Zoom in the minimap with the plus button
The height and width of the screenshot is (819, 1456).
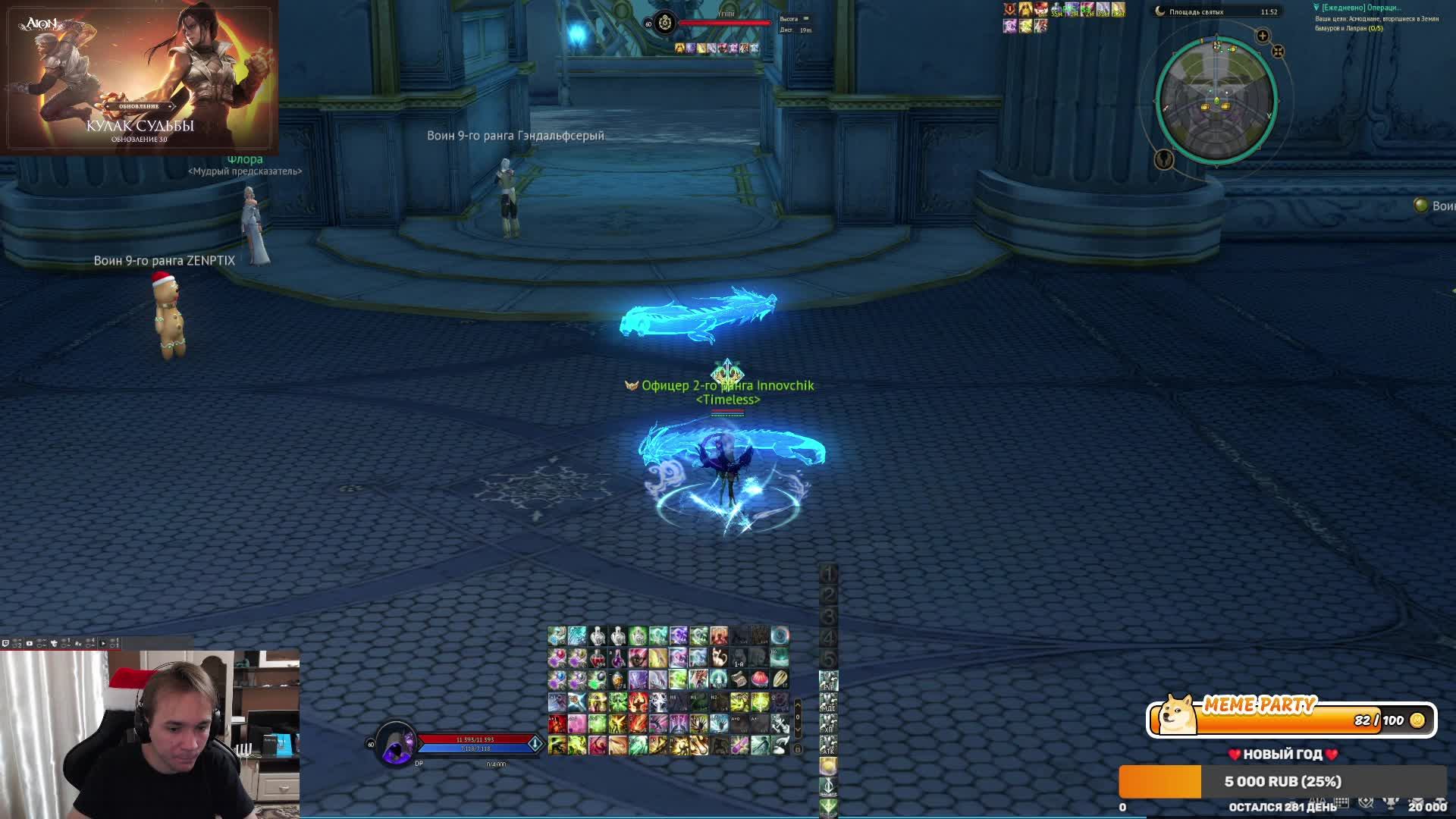point(1263,36)
